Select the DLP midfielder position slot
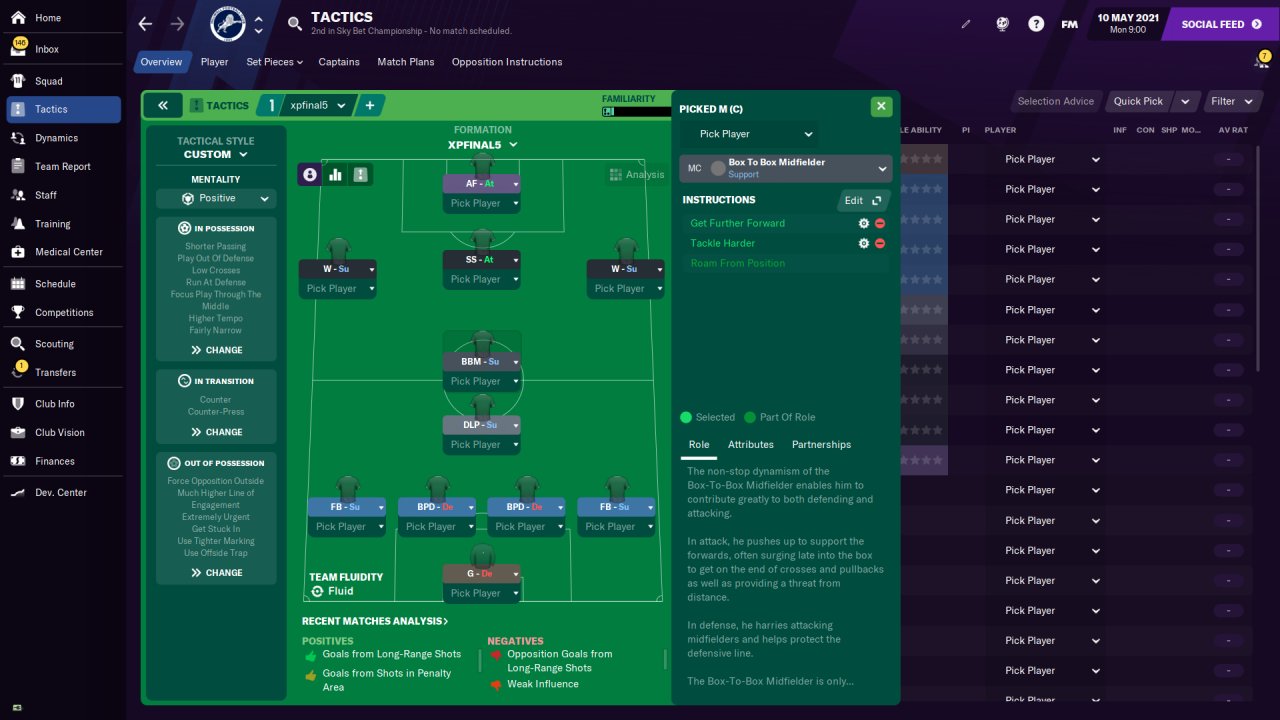The height and width of the screenshot is (720, 1280). pyautogui.click(x=482, y=425)
